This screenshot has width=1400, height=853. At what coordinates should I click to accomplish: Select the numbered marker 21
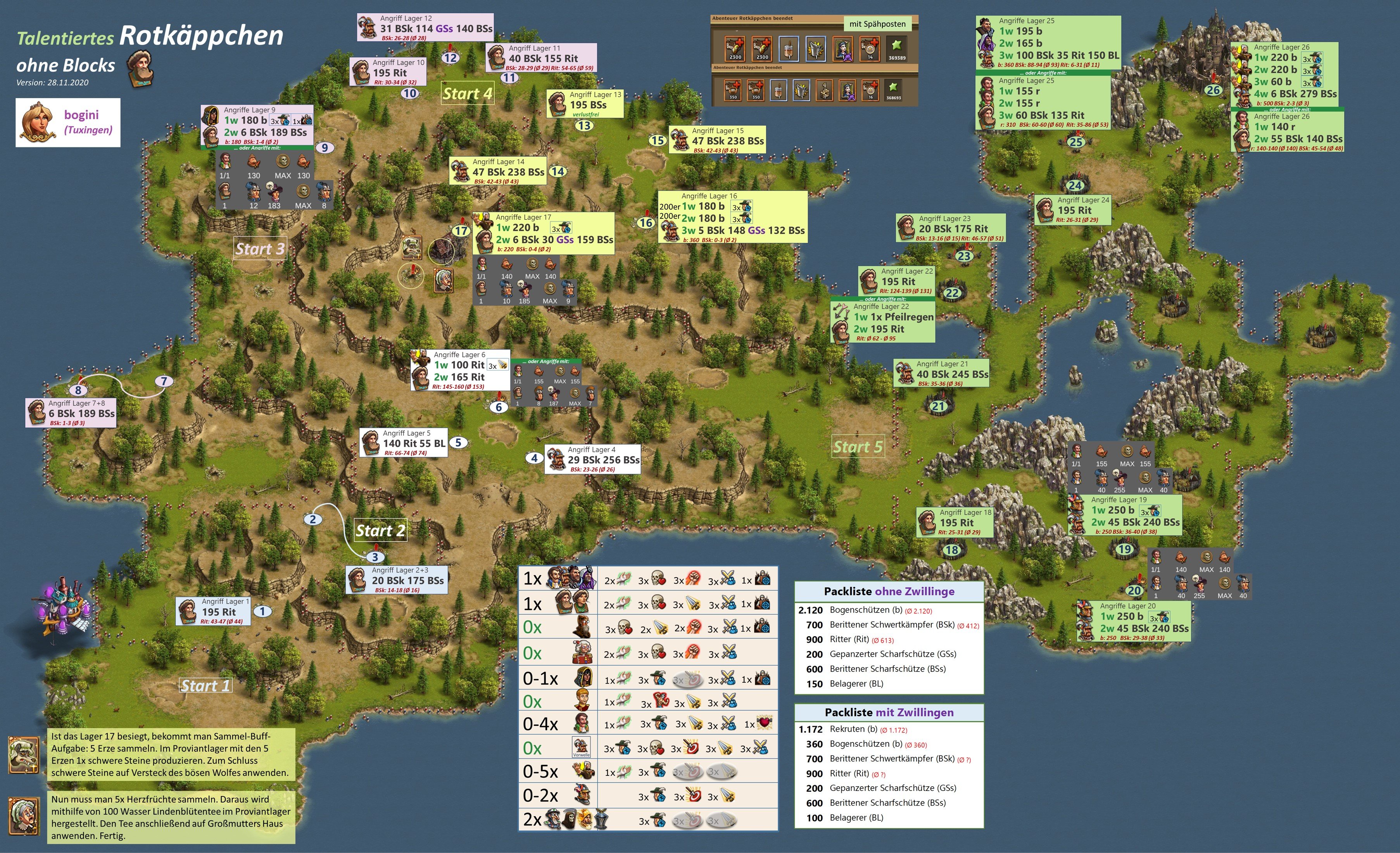(x=938, y=406)
